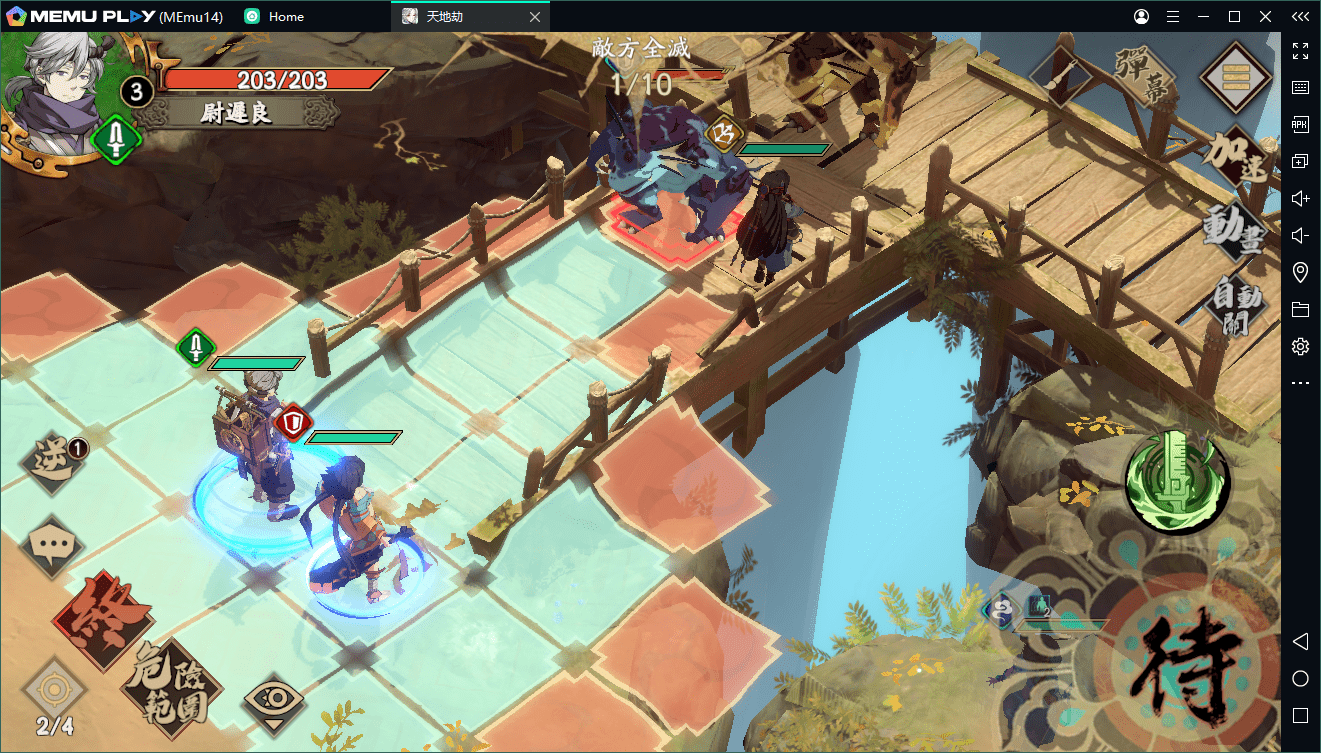Activate the green sword skill orb
Screen dimensions: 1321x753
pos(1176,483)
